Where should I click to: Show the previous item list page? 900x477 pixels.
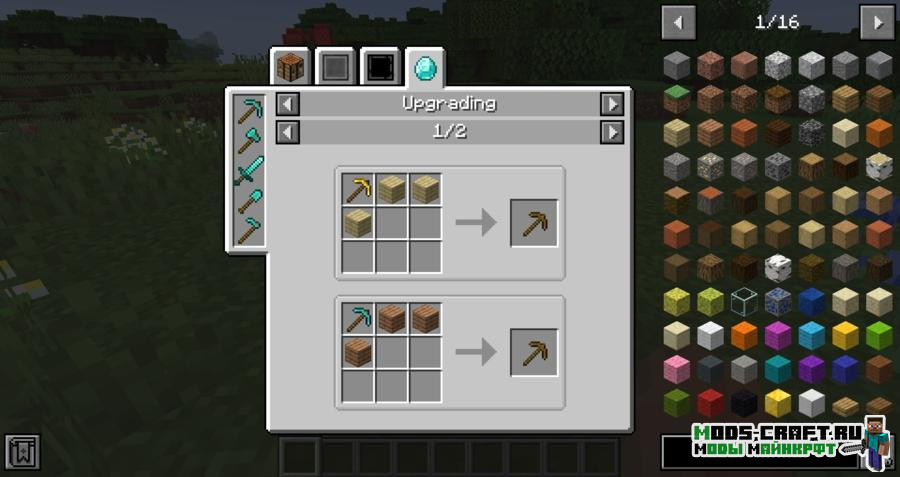click(679, 22)
